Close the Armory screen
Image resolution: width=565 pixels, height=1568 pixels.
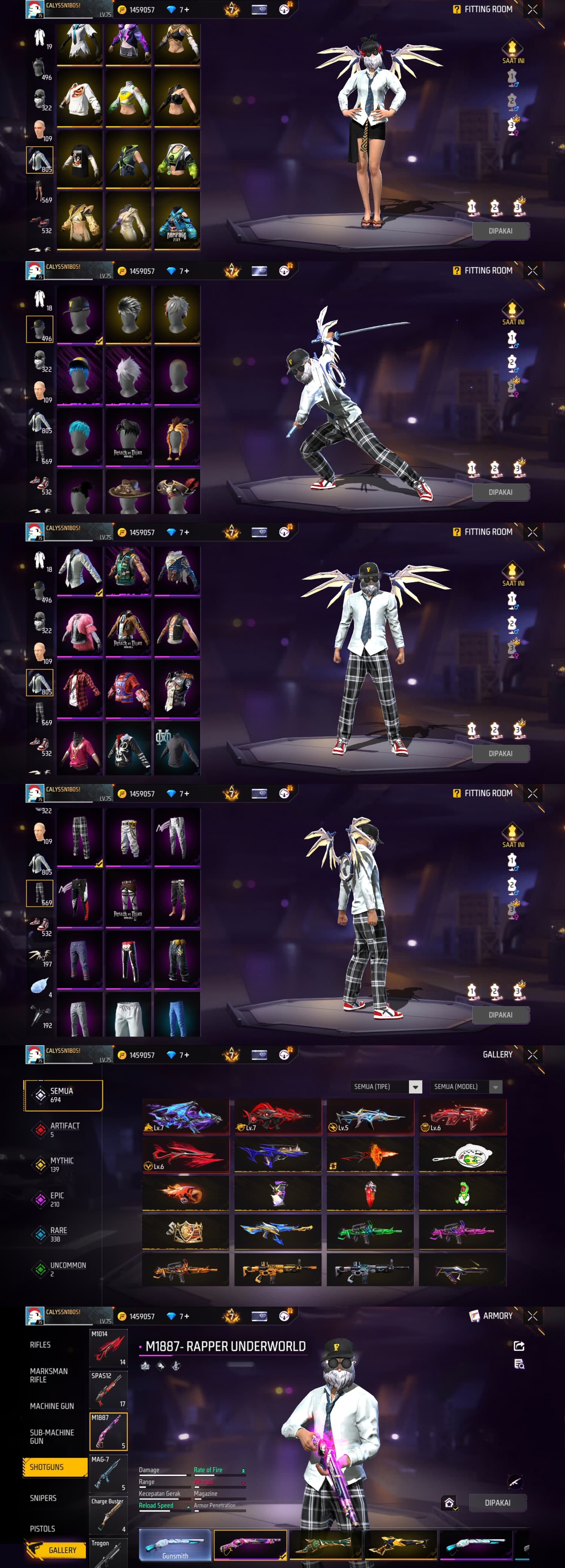pyautogui.click(x=533, y=1316)
